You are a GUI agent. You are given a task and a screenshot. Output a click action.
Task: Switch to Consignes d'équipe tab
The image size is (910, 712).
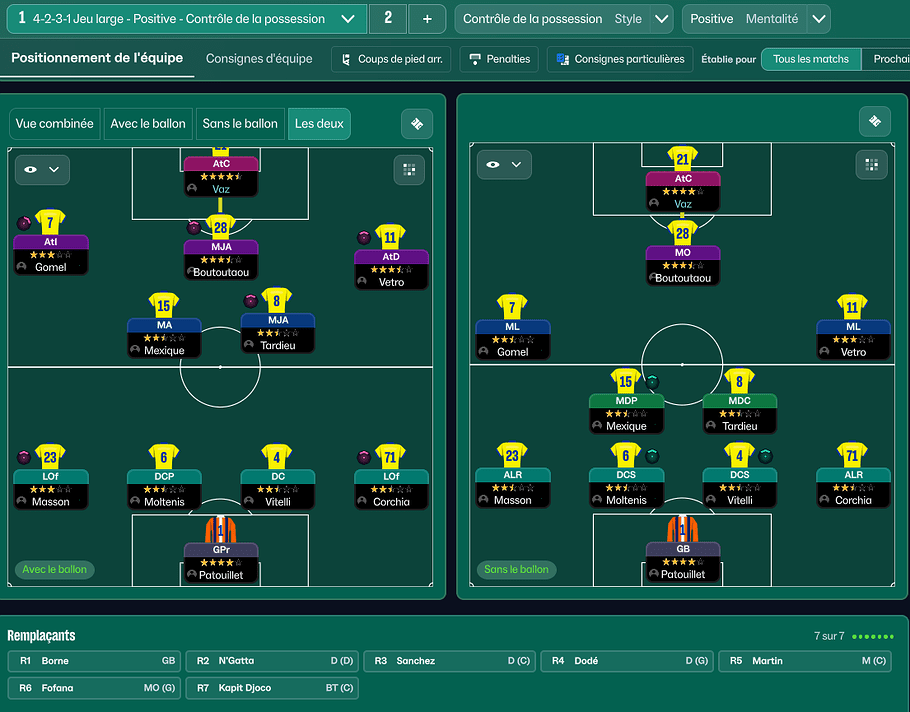click(x=259, y=59)
